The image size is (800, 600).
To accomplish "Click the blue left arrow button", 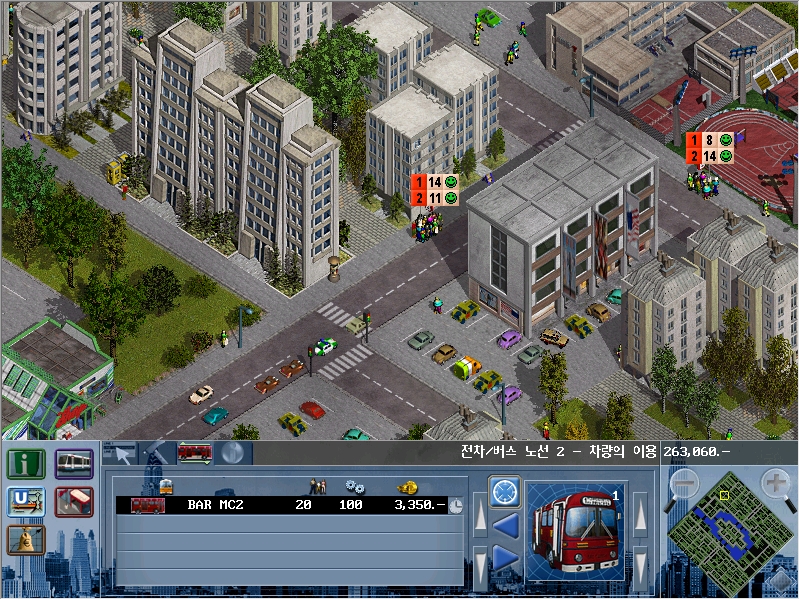I will pos(504,525).
